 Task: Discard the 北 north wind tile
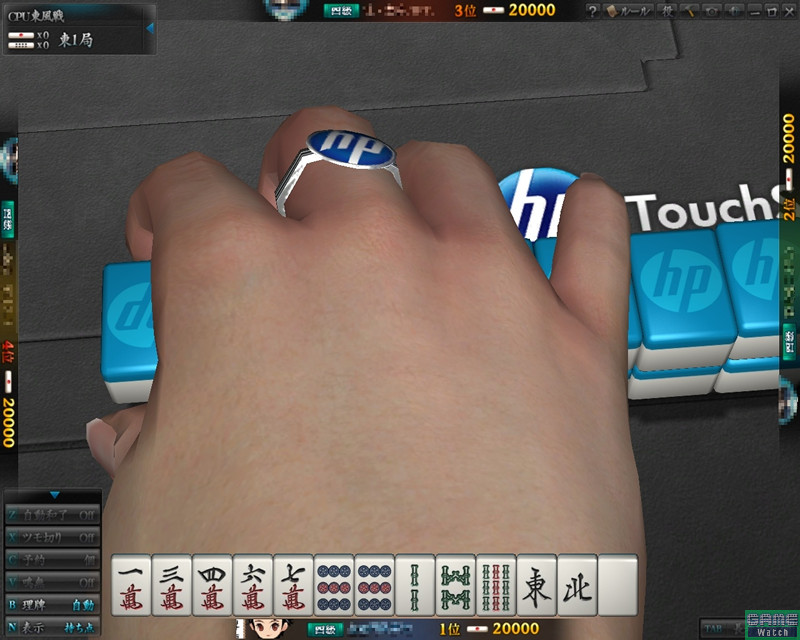577,585
